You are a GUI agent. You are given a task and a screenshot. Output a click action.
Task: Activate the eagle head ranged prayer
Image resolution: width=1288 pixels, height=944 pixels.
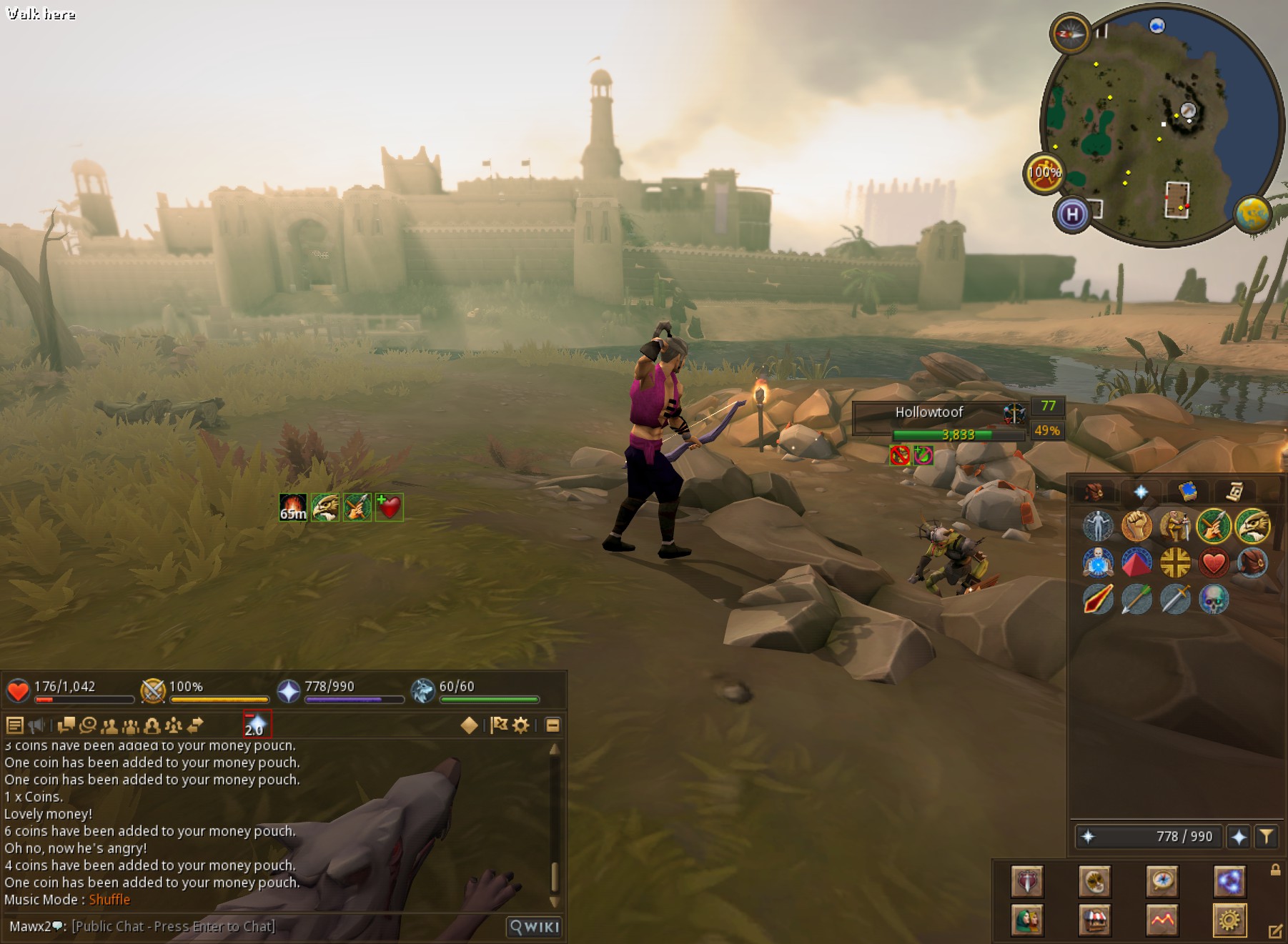tap(1252, 527)
